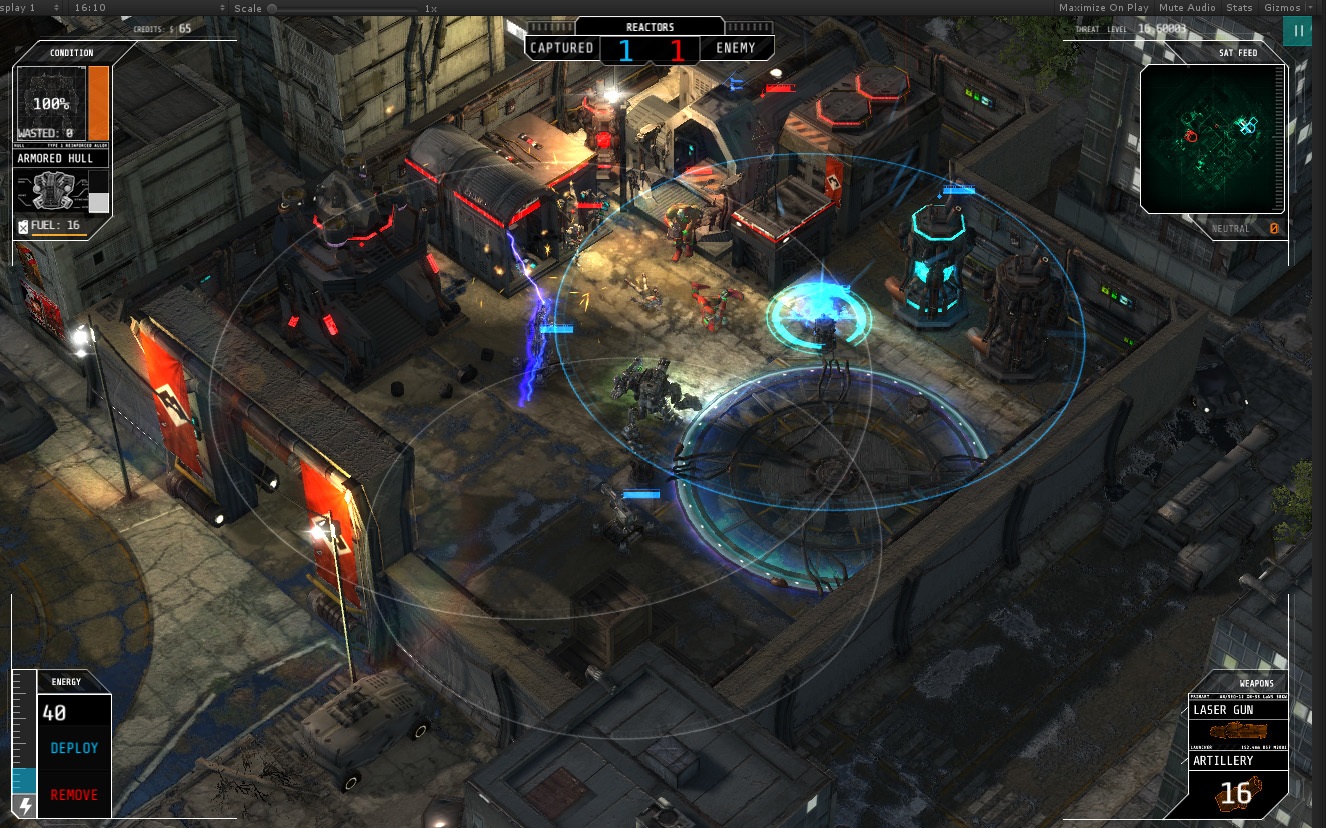Click the fuel canister icon beside FUEL
1326x828 pixels.
[23, 226]
